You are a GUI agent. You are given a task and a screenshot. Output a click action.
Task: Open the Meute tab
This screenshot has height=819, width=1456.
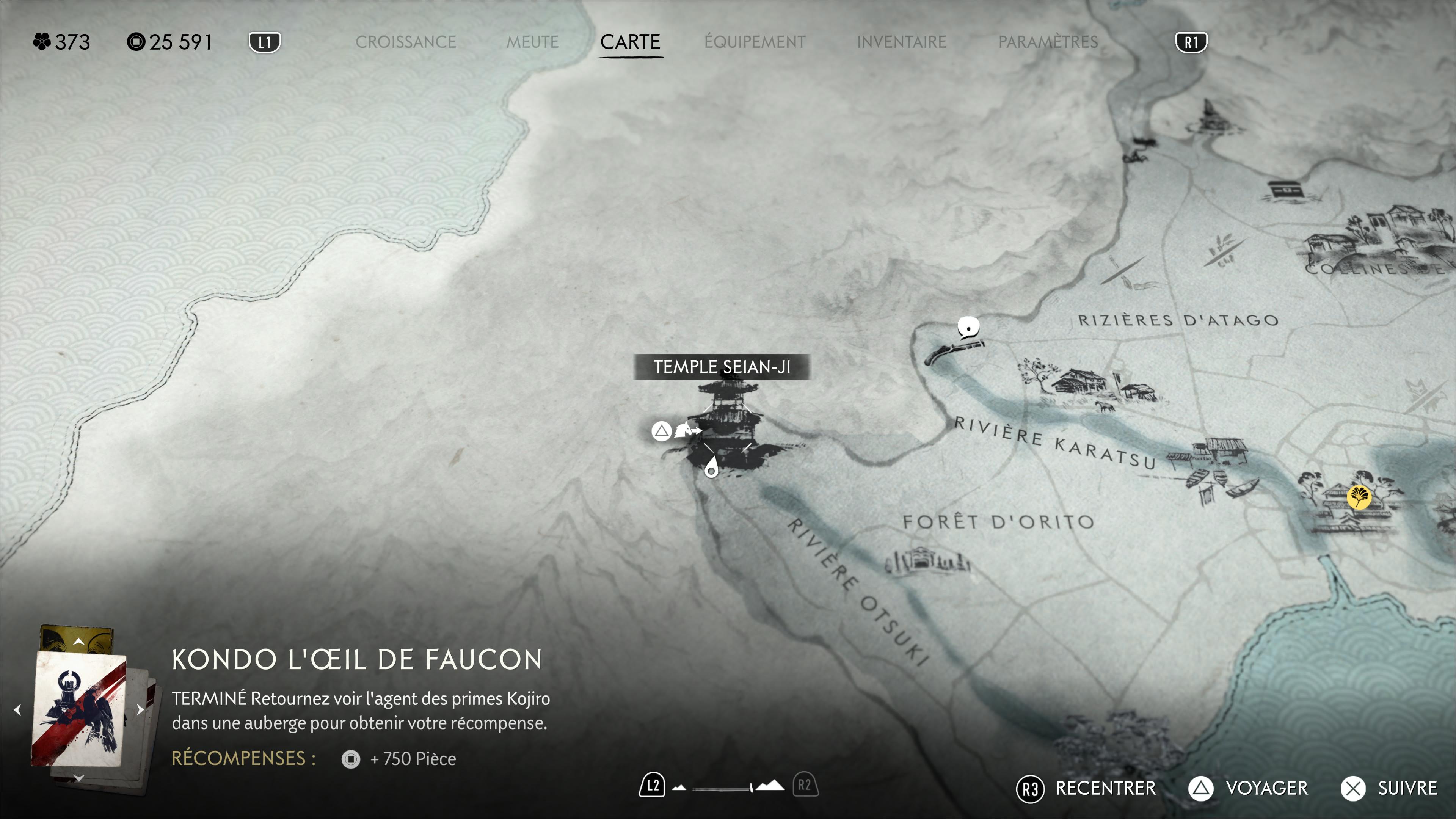pos(532,42)
